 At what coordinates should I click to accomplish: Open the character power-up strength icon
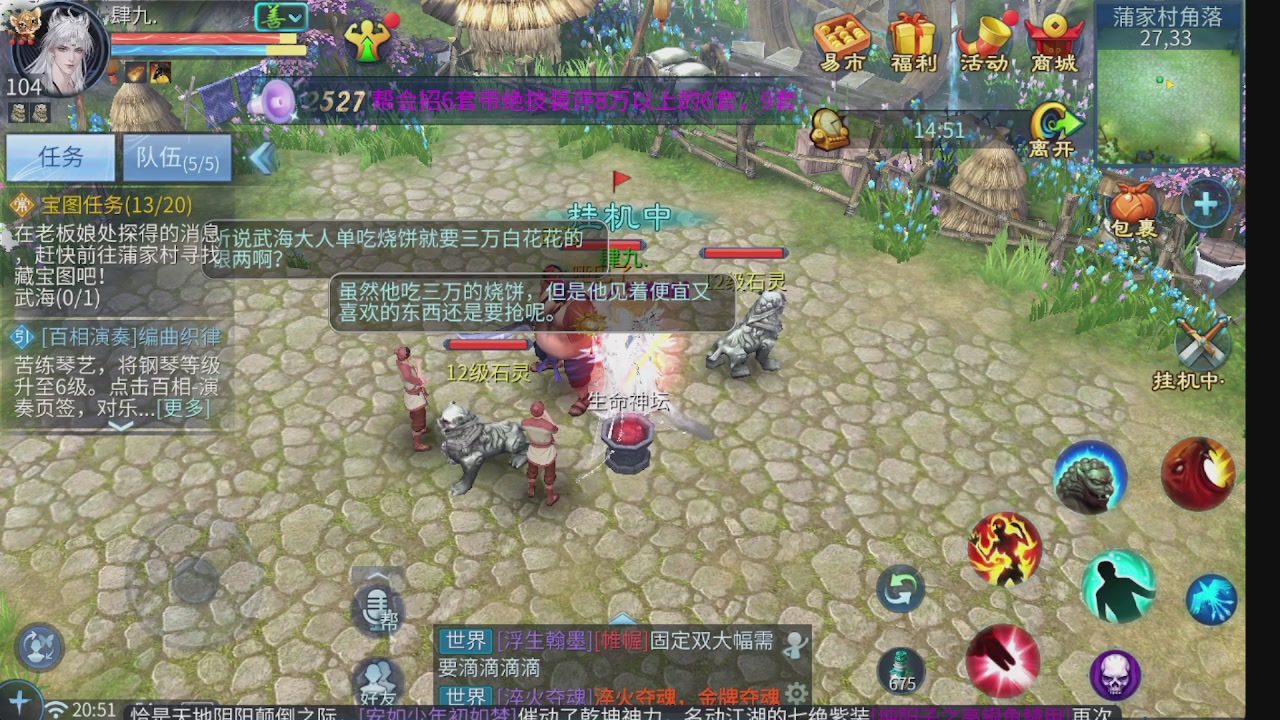click(x=368, y=42)
